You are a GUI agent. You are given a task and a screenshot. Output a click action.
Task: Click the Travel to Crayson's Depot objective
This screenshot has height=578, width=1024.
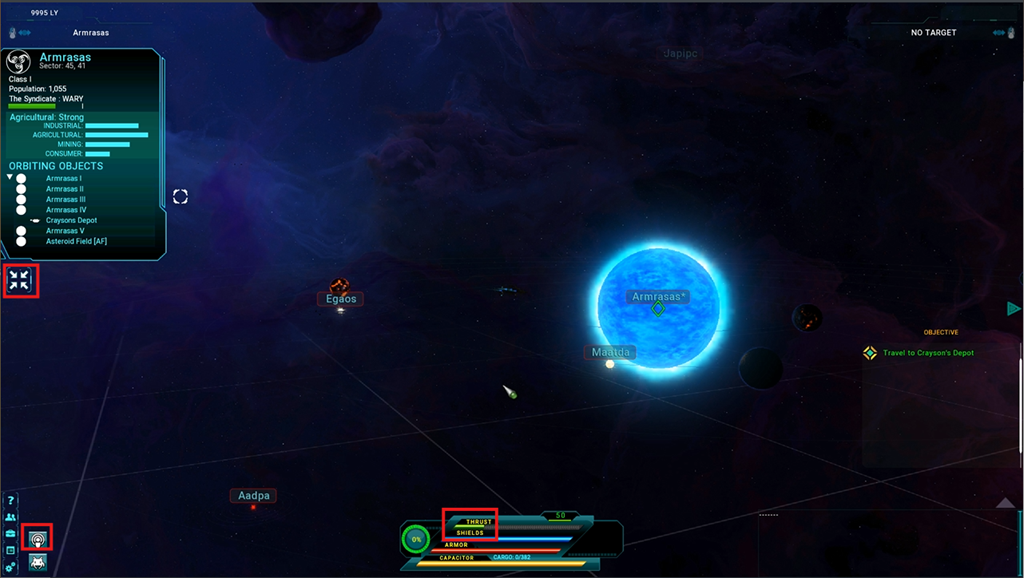(x=927, y=353)
